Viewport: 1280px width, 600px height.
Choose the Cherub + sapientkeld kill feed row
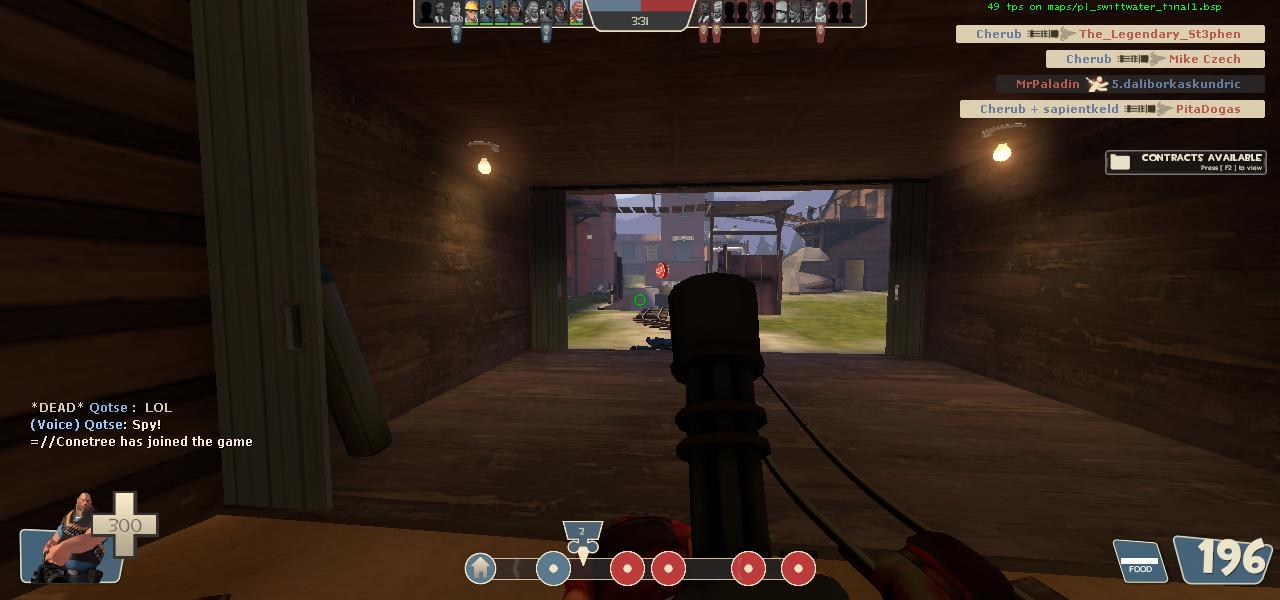click(x=1111, y=109)
